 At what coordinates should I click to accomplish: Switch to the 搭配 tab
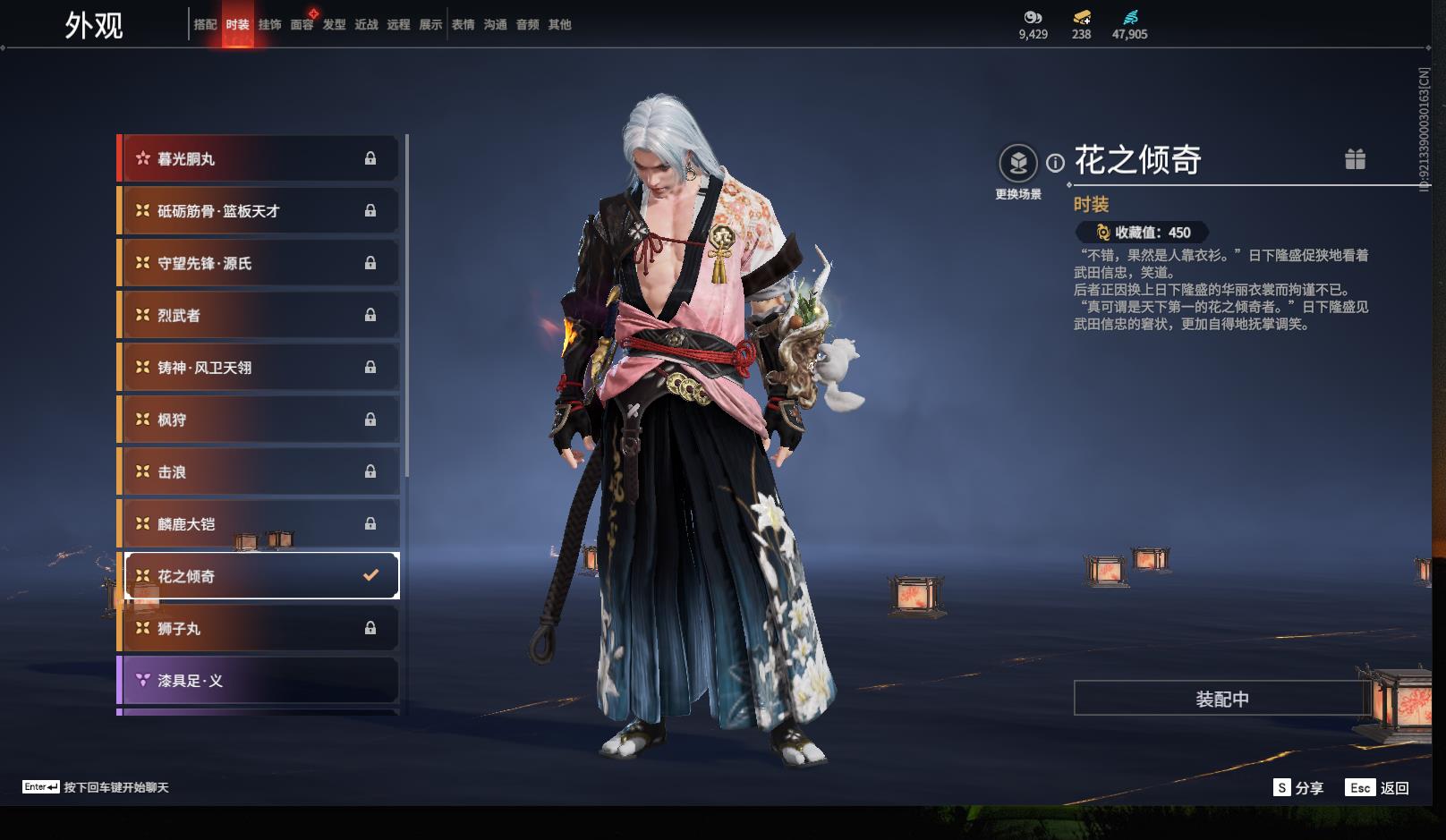(x=205, y=25)
